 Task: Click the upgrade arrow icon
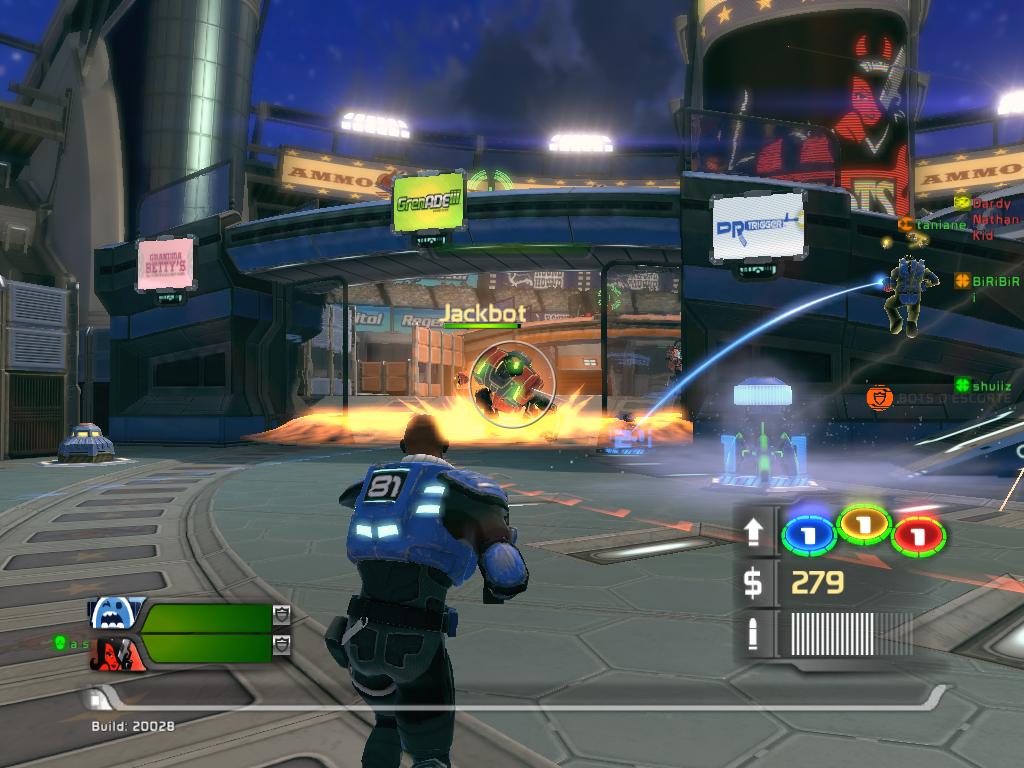[x=754, y=532]
